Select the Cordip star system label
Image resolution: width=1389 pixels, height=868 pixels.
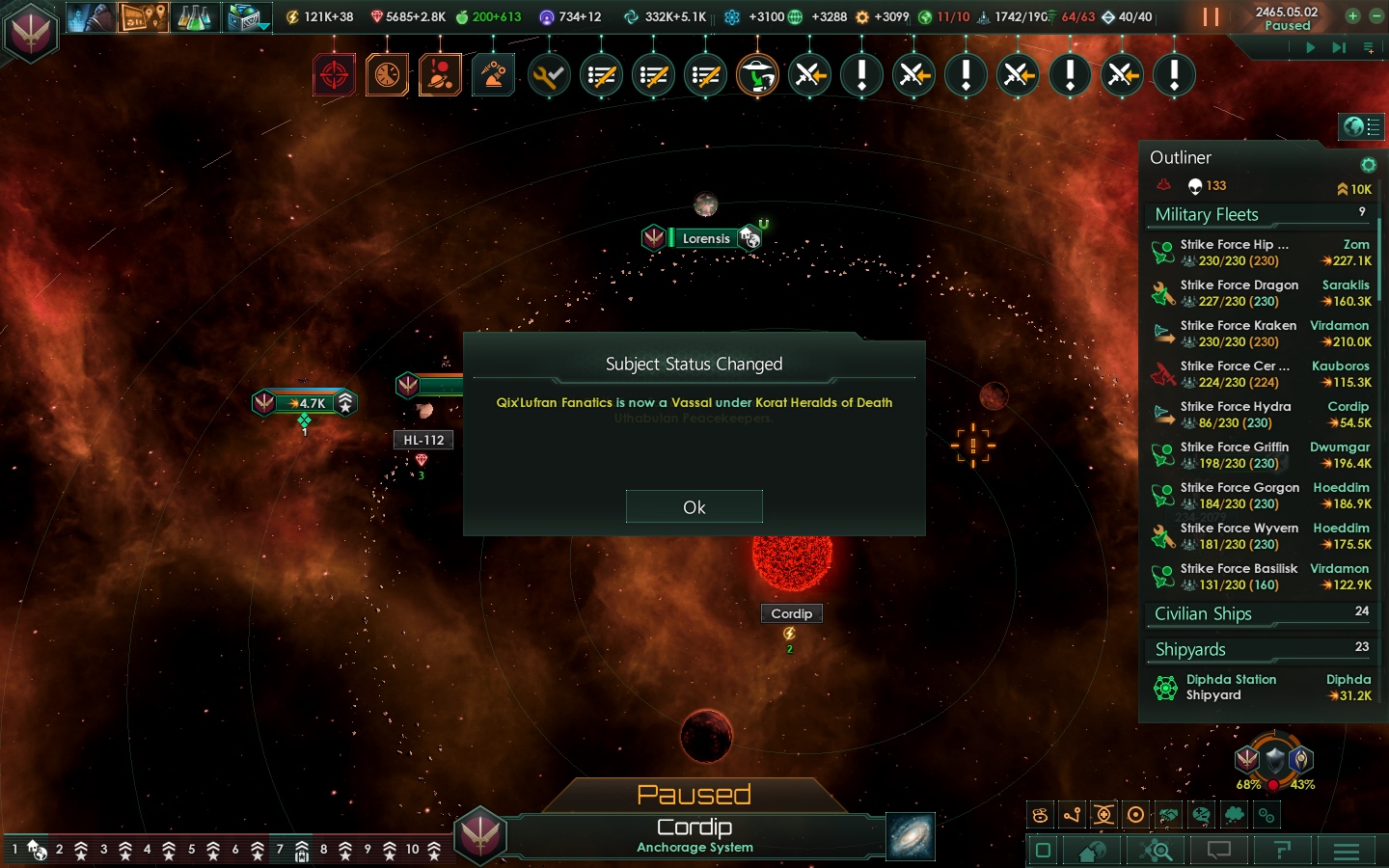click(791, 613)
